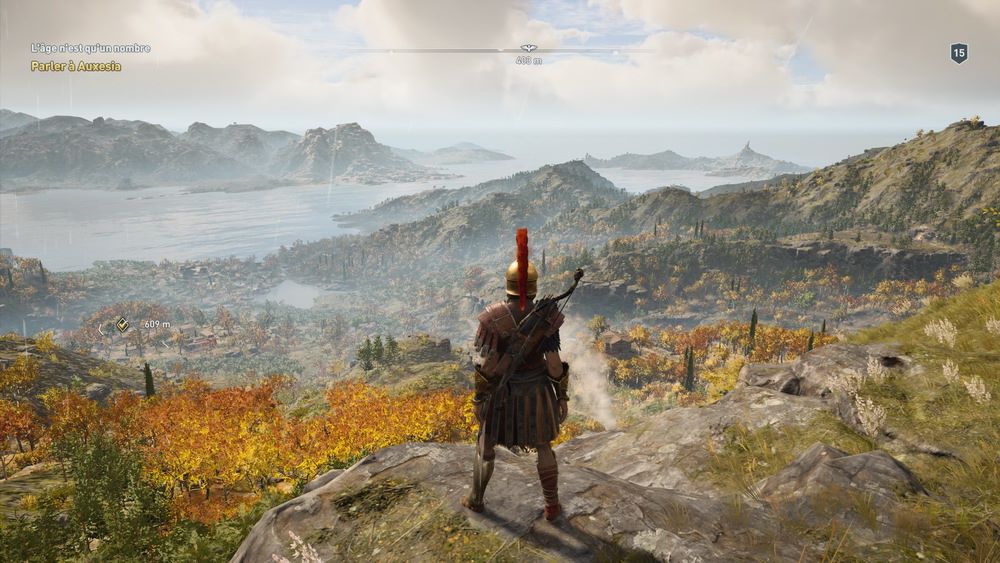Click the eagle marker on the compass bar

[529, 48]
